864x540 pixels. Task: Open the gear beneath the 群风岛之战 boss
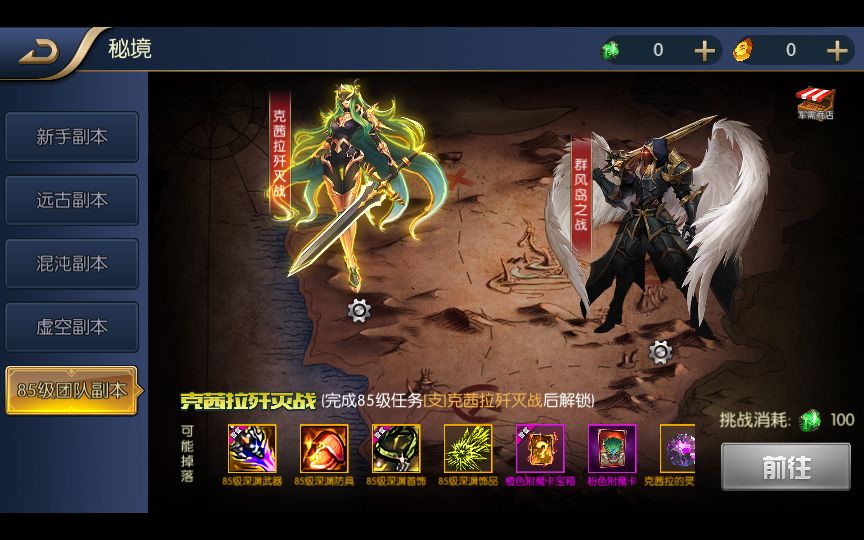point(660,352)
